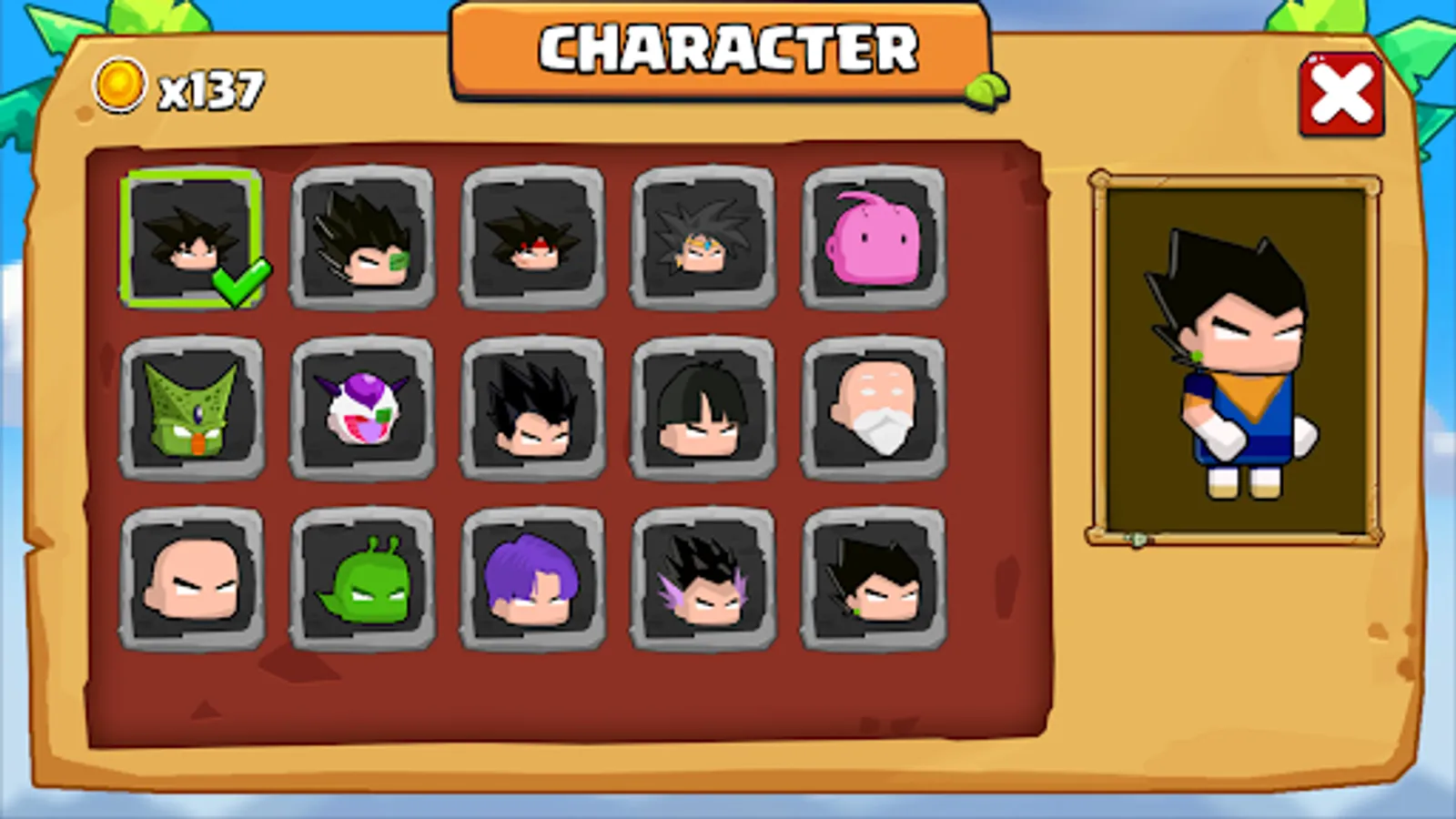Select Master Roshi with white beard
Image resolution: width=1456 pixels, height=819 pixels.
pyautogui.click(x=875, y=411)
